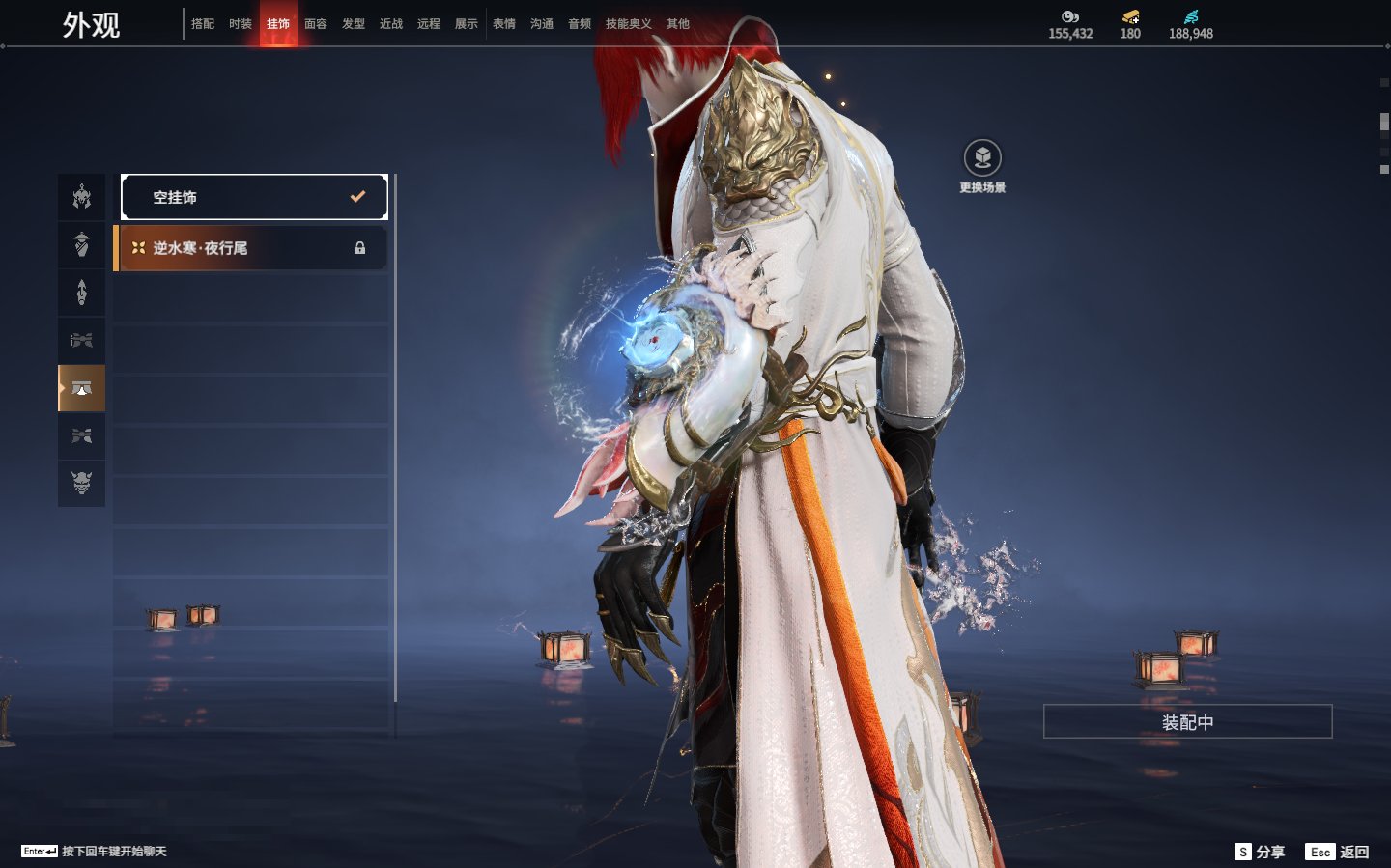Open the 技能奥义 skill tab
The image size is (1391, 868).
tap(629, 24)
